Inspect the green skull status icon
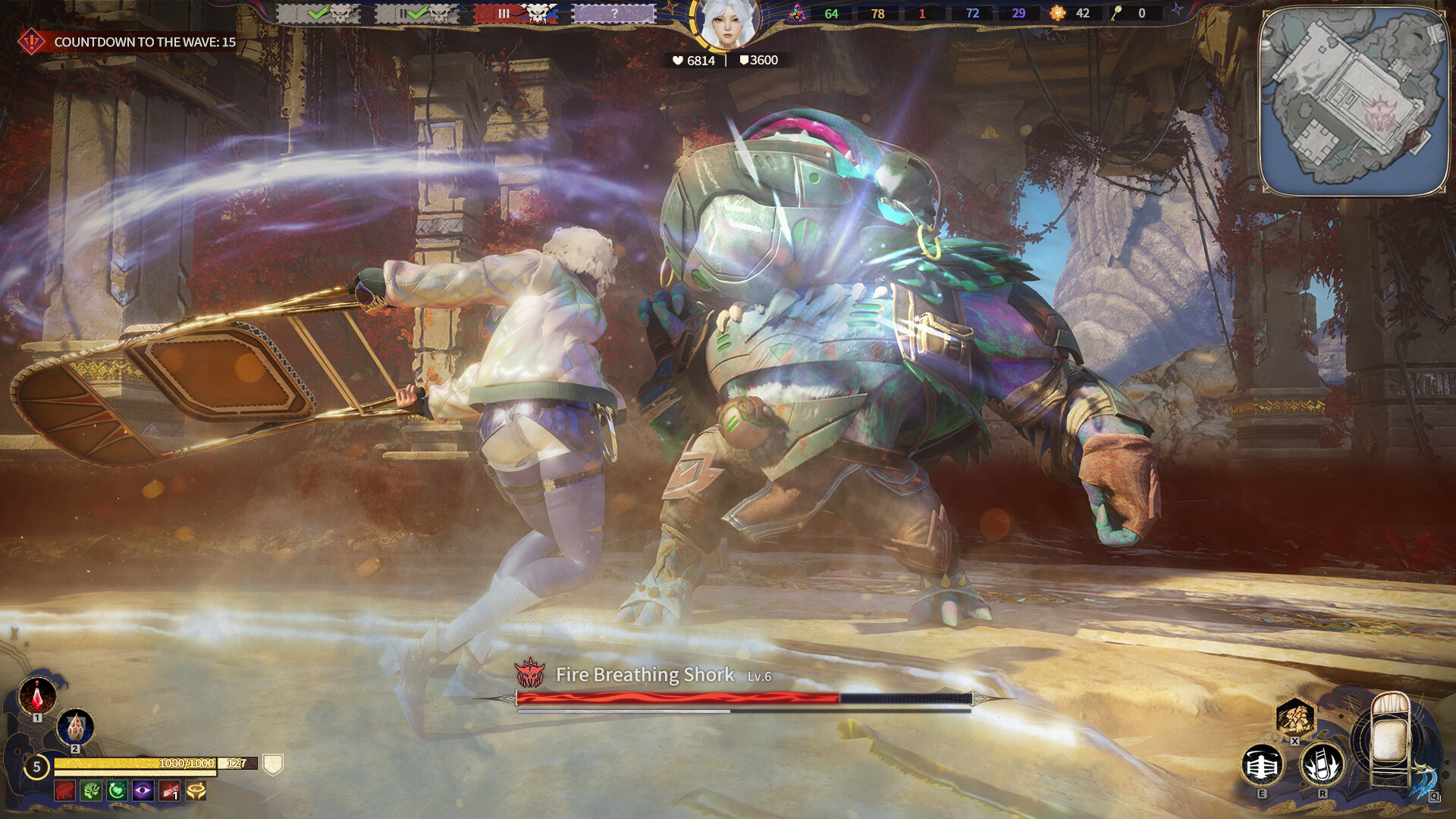 [91, 791]
